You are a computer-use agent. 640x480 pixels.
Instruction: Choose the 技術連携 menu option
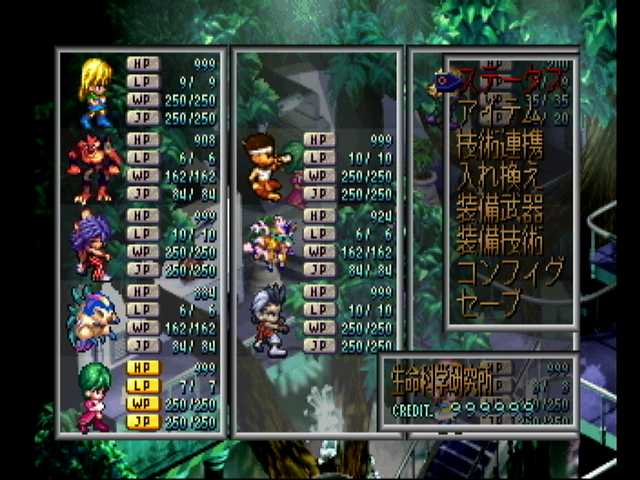tap(499, 147)
